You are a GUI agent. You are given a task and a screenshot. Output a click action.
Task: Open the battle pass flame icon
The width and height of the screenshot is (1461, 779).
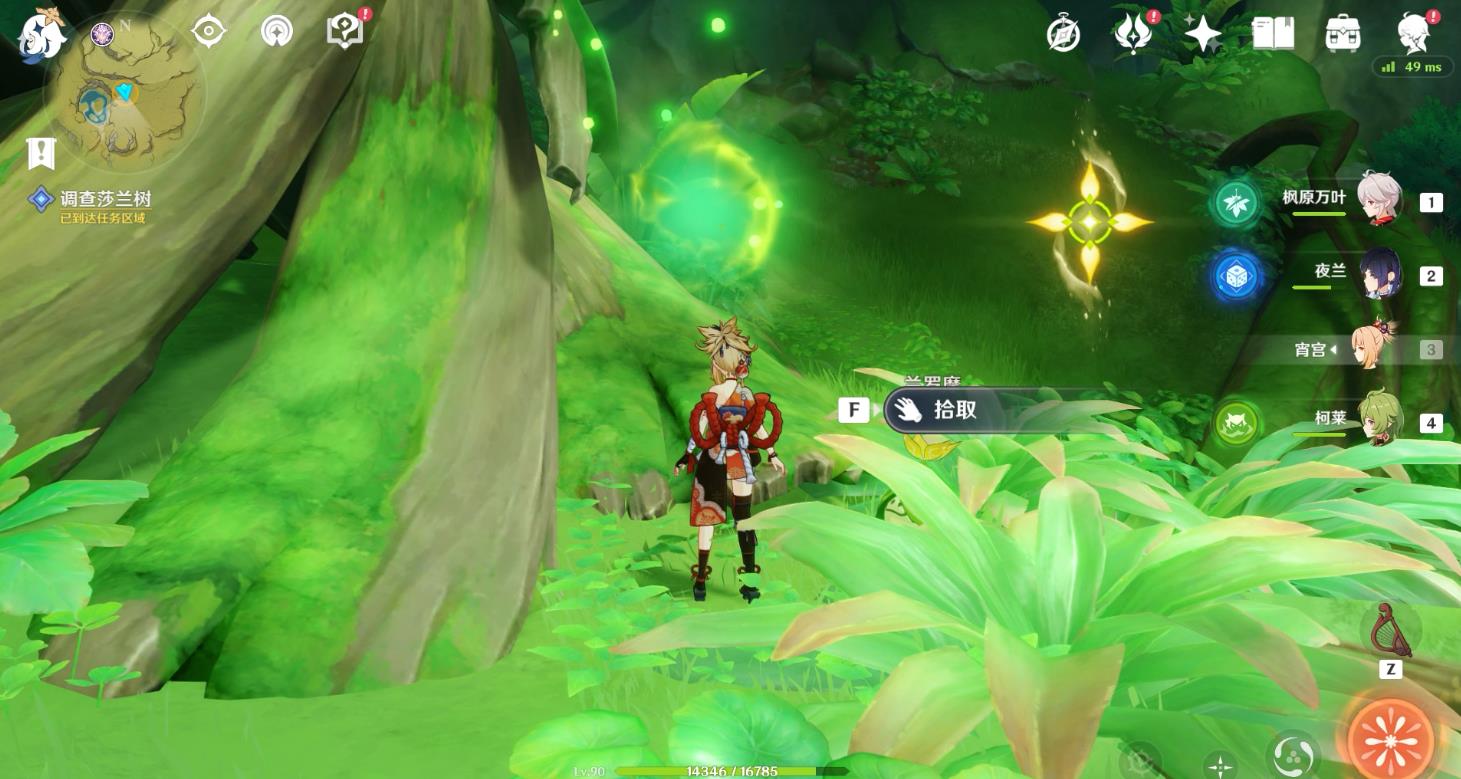pos(1133,34)
